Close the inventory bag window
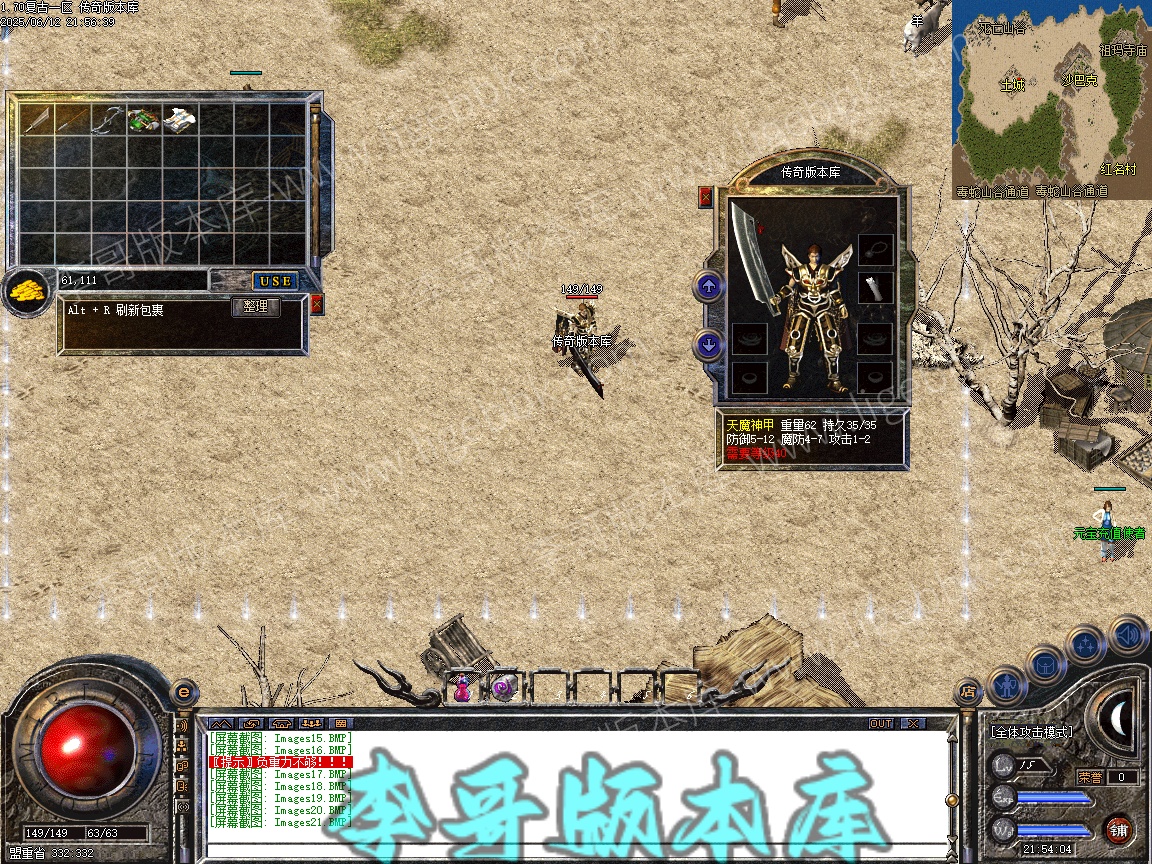1152x864 pixels. click(317, 304)
